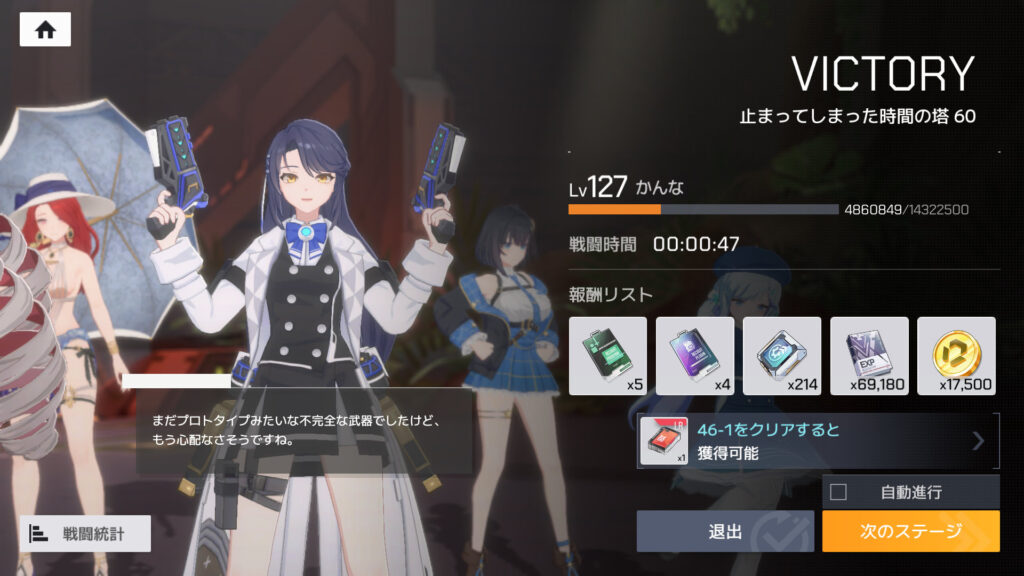The width and height of the screenshot is (1024, 576).
Task: Proceed to 次のステージ
Action: pos(910,531)
